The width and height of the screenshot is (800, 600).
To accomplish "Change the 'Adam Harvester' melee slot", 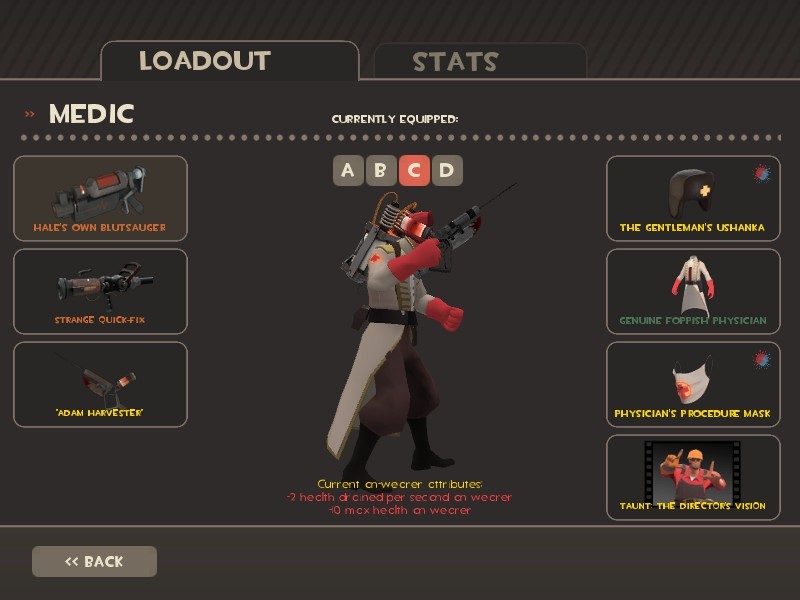I will tap(100, 384).
